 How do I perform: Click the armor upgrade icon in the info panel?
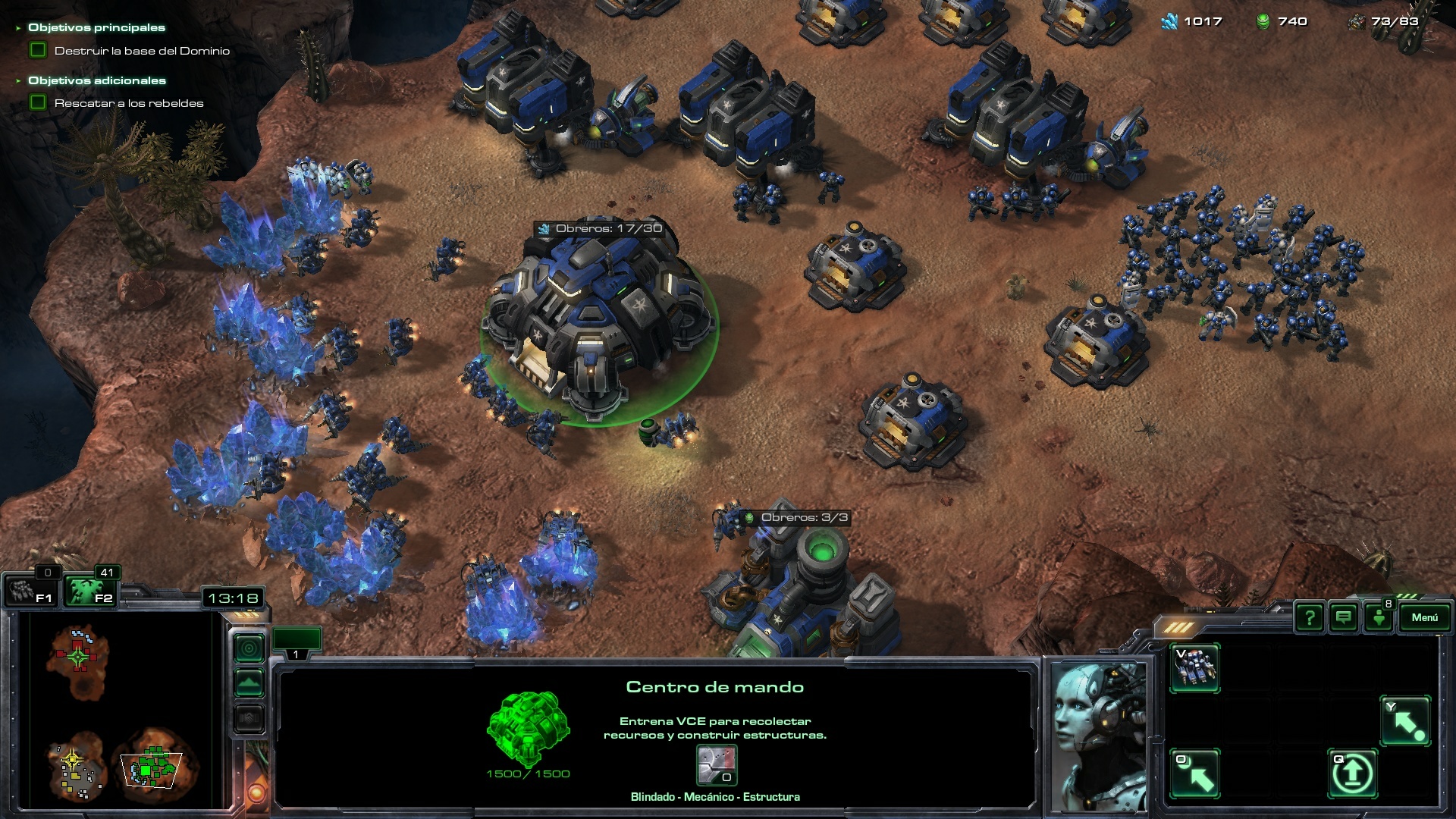pos(716,765)
